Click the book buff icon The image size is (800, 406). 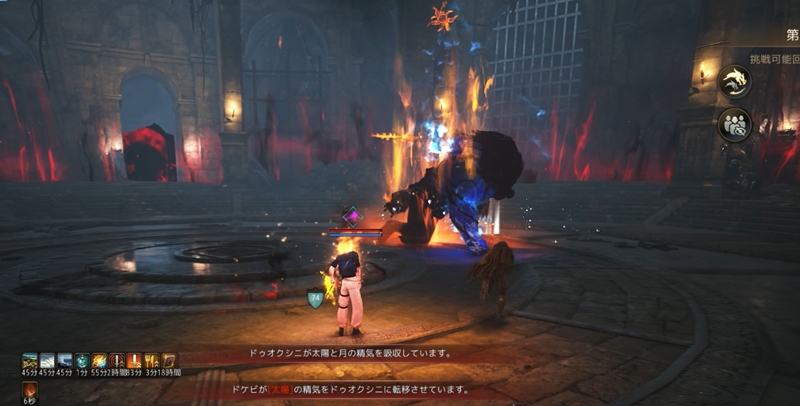(169, 361)
